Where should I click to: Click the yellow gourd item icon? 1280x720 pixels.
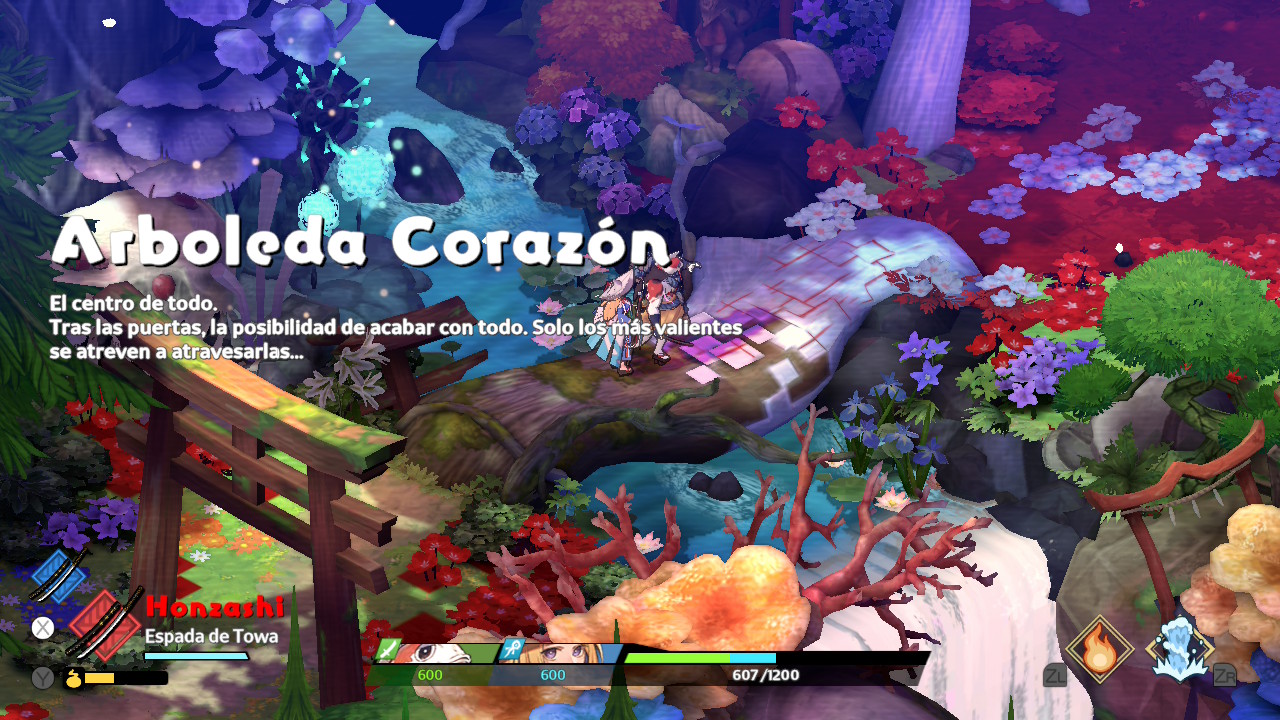click(74, 678)
